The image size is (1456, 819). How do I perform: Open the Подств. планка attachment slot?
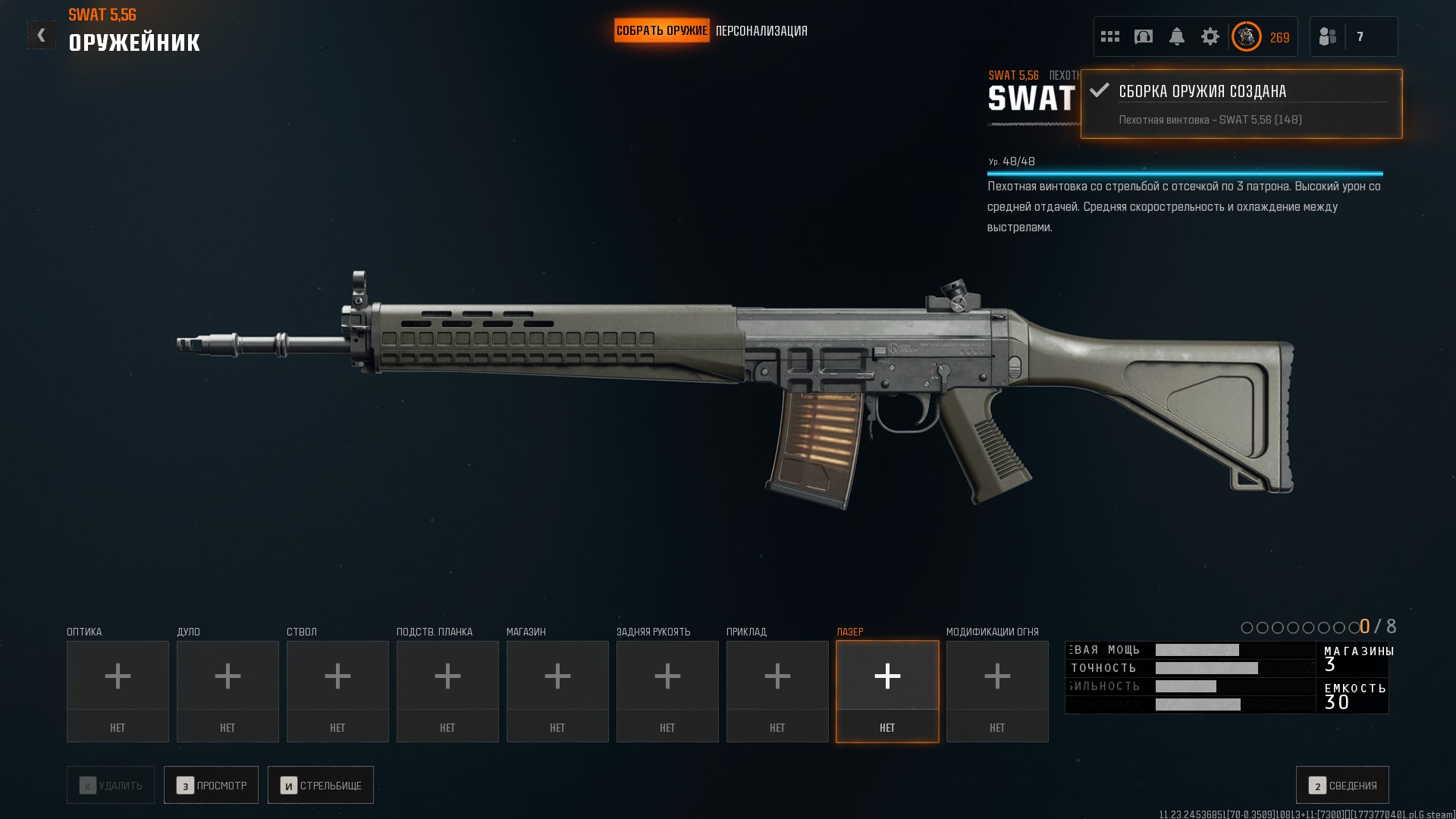point(447,691)
